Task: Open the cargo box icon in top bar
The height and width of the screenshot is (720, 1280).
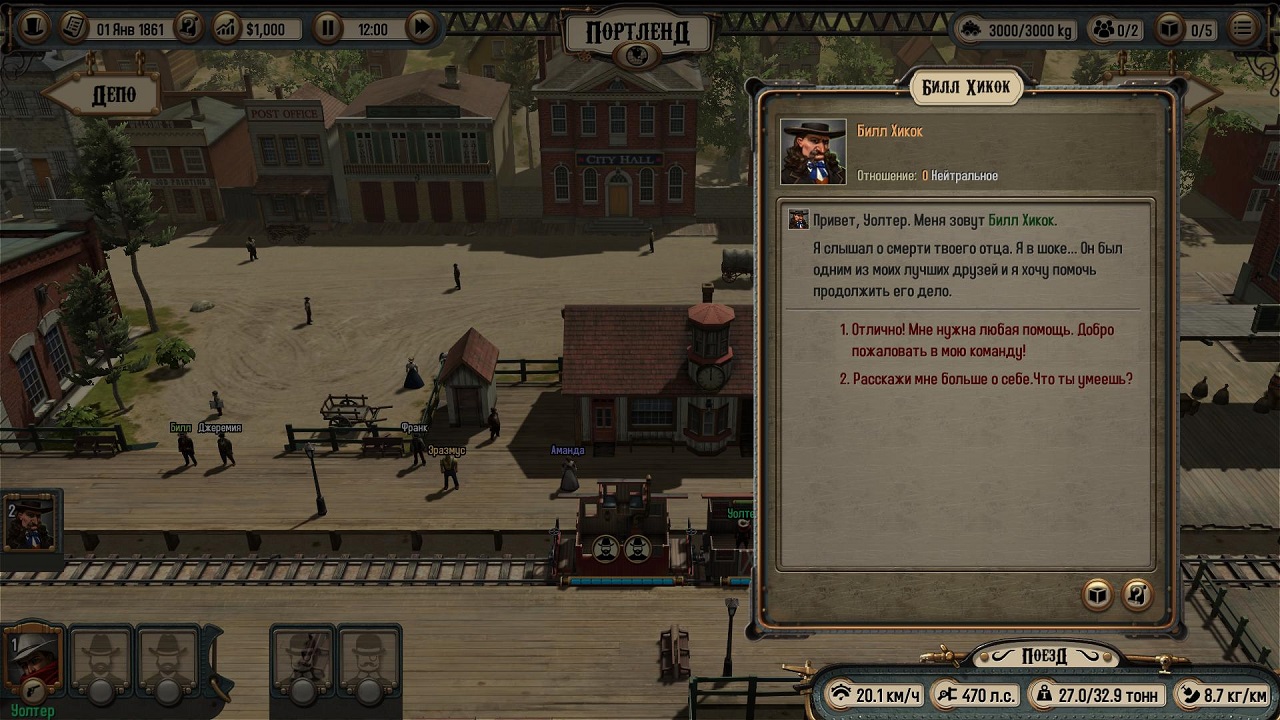Action: (x=1169, y=30)
